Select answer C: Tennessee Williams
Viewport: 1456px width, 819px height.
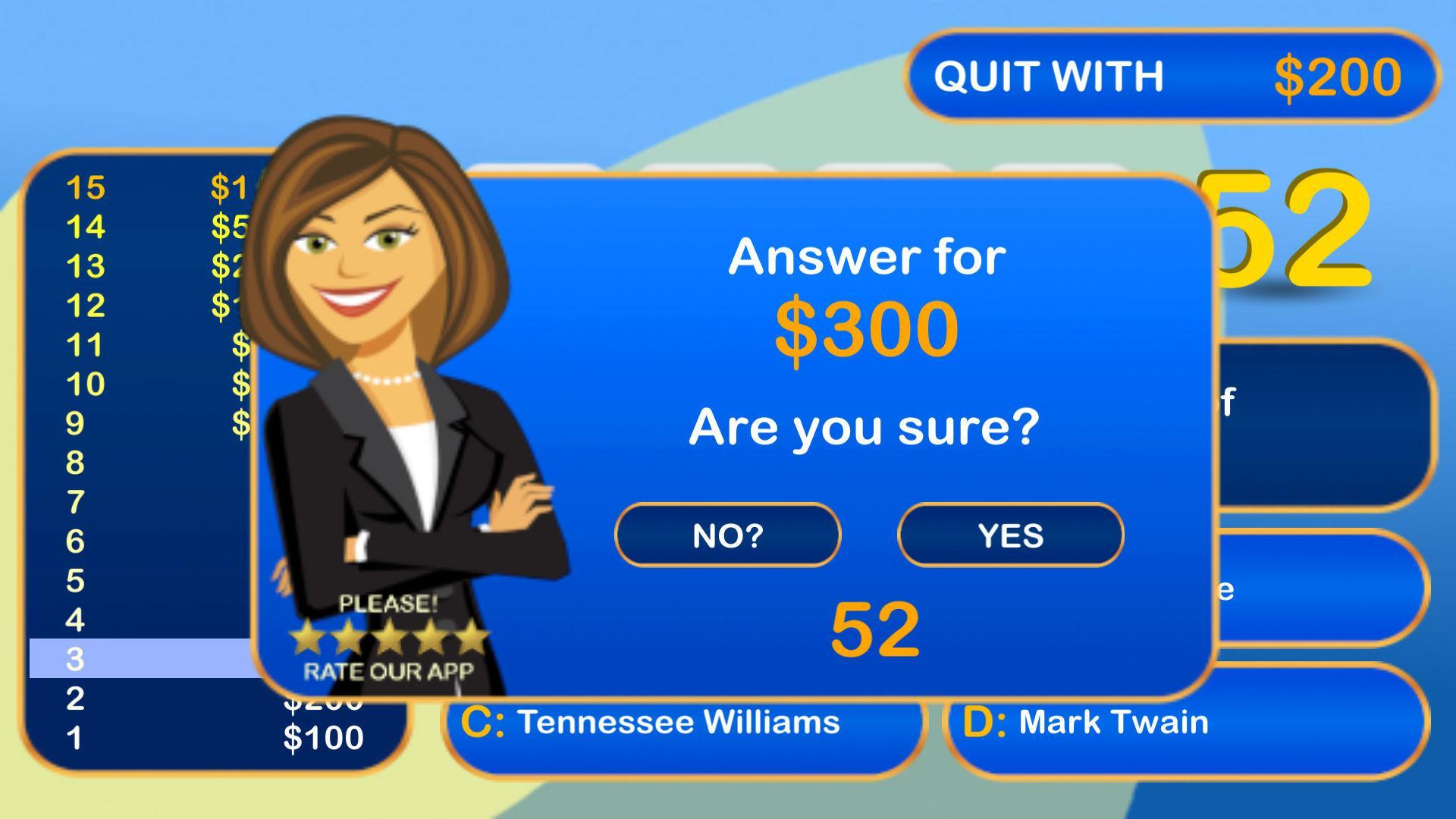tap(680, 722)
